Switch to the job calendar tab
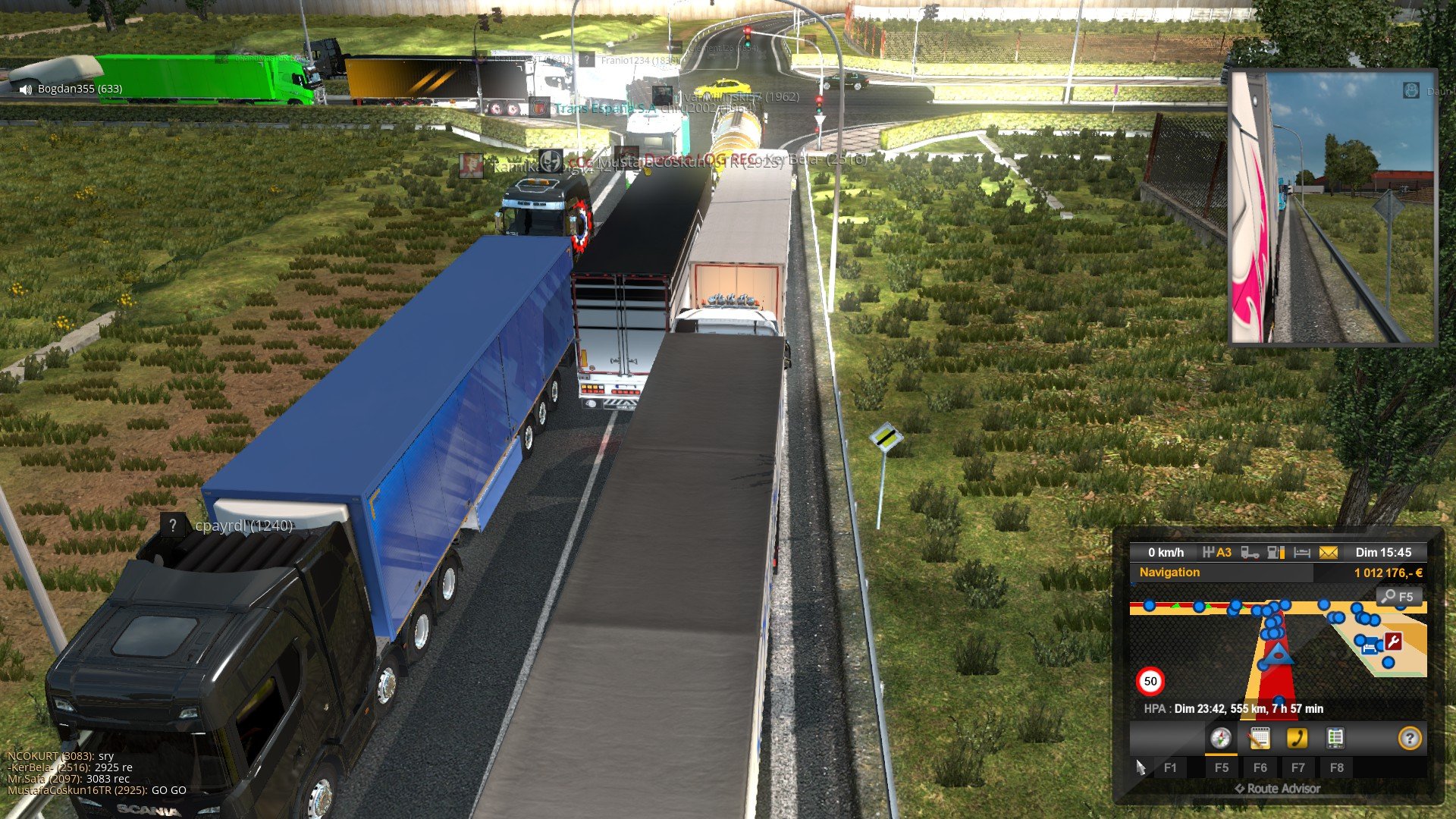The width and height of the screenshot is (1456, 819). (1259, 738)
